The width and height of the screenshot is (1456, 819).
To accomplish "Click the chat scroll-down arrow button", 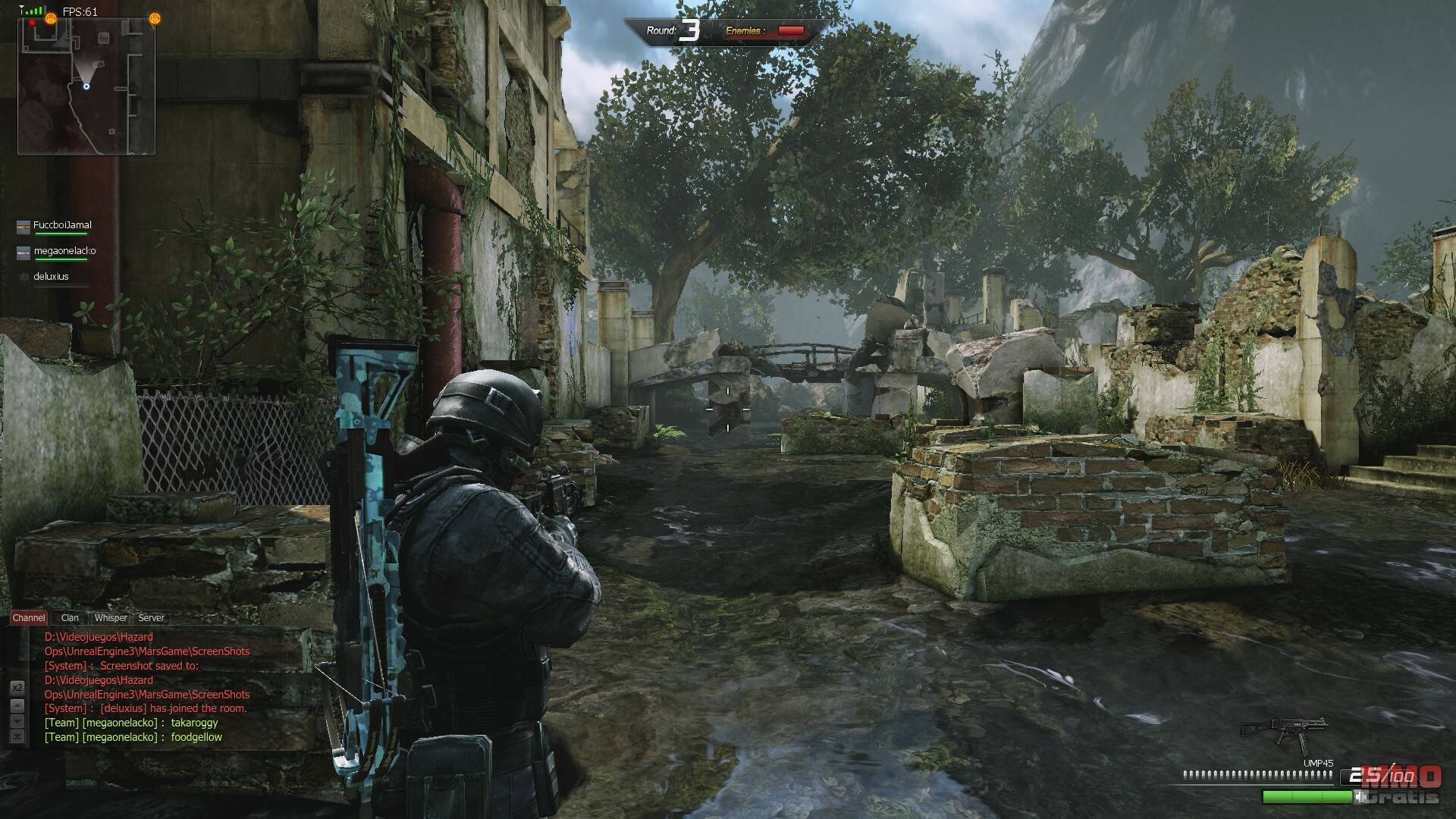I will (17, 721).
